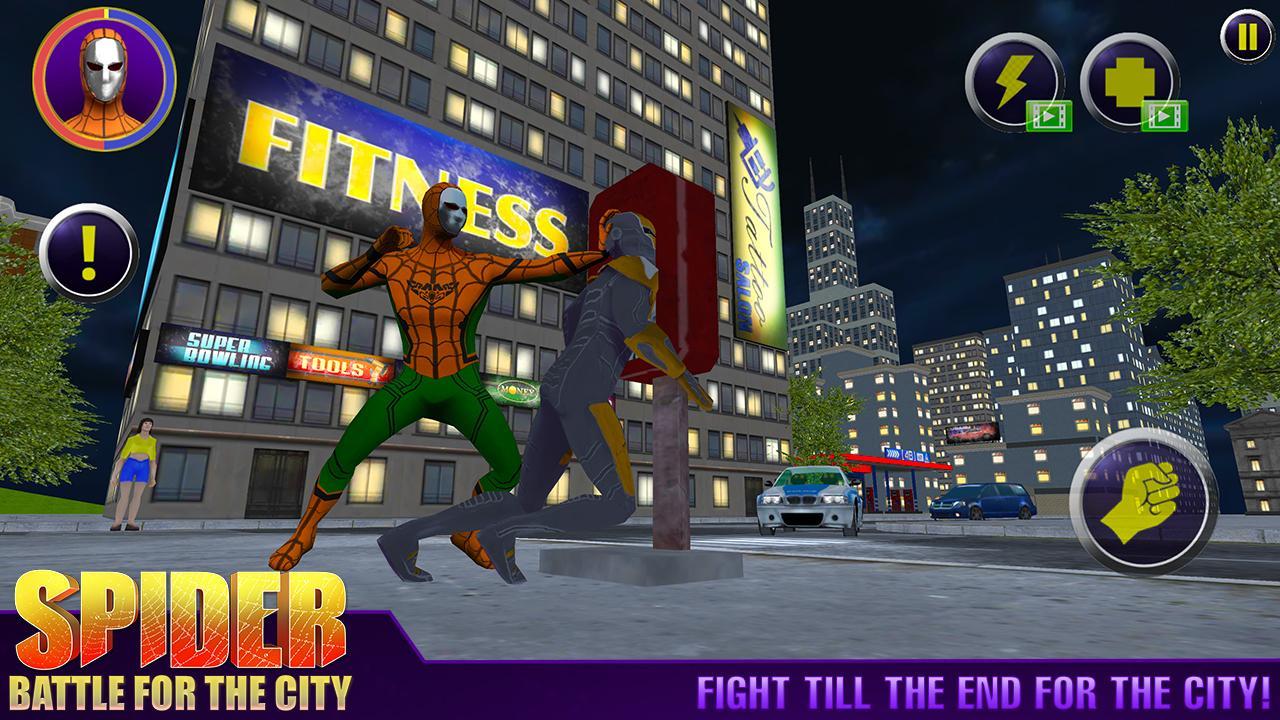Tap the gas station sign in the distance

(905, 455)
